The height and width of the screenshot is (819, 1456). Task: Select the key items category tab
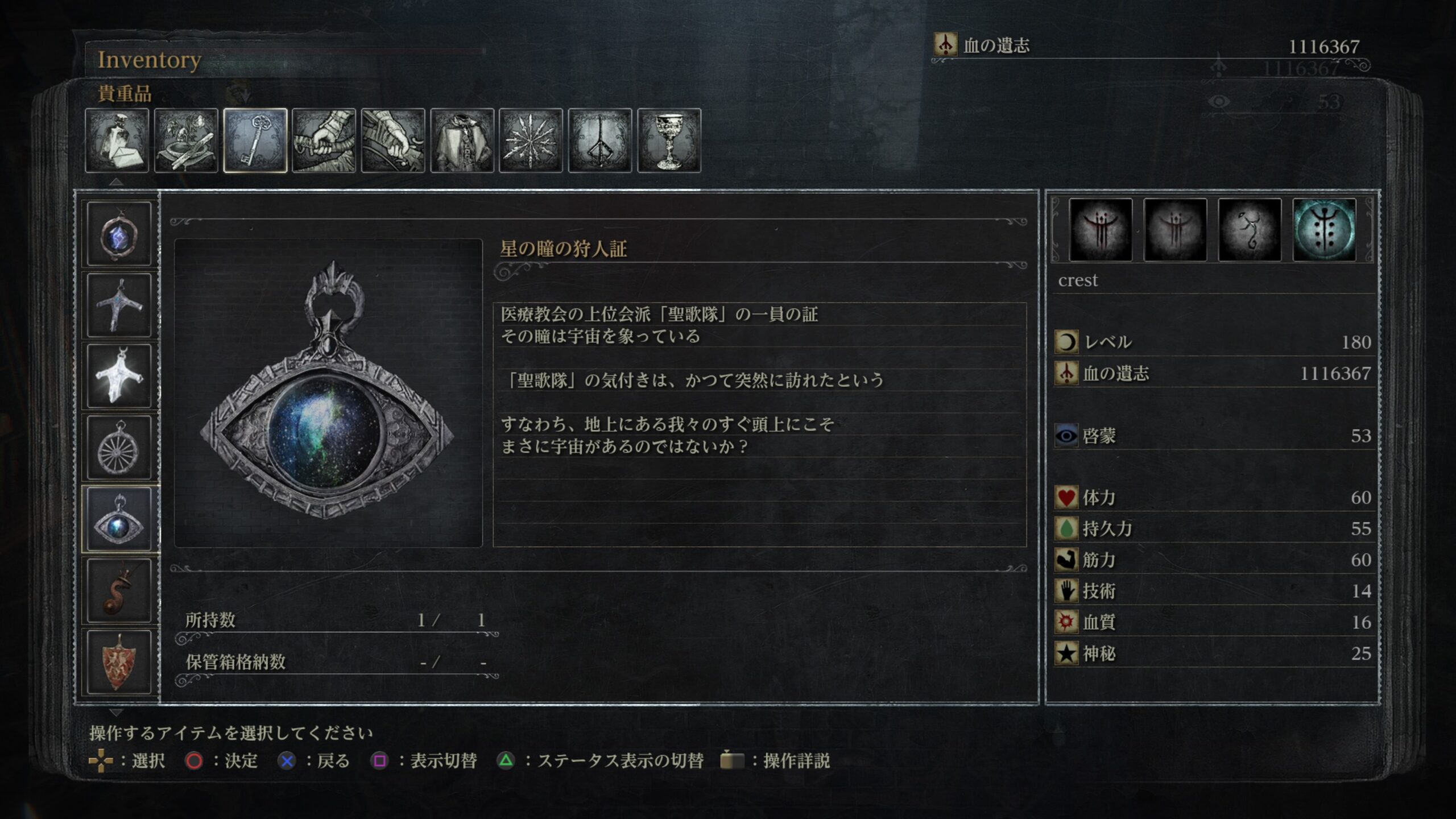(255, 140)
